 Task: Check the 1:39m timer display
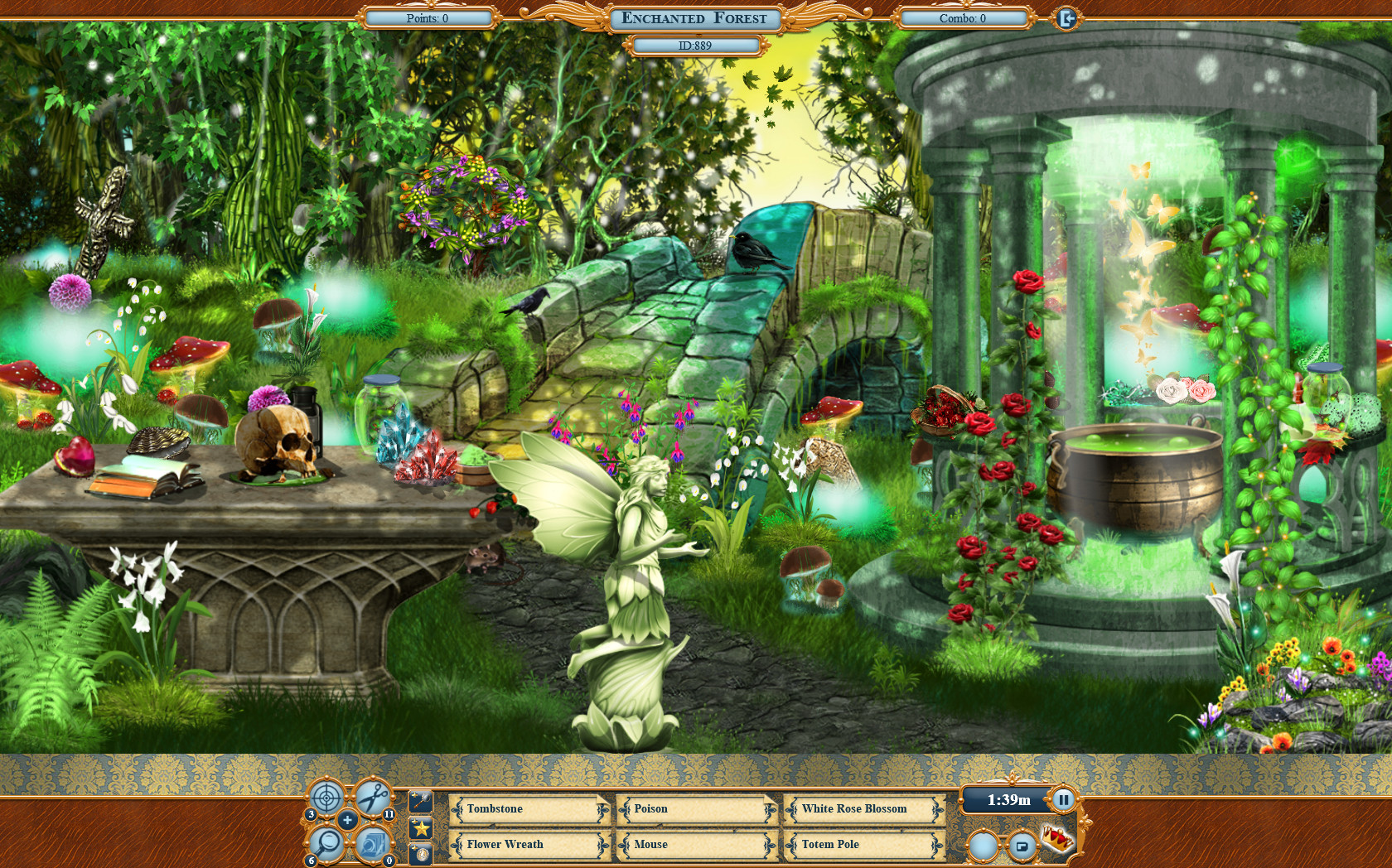[x=1008, y=799]
